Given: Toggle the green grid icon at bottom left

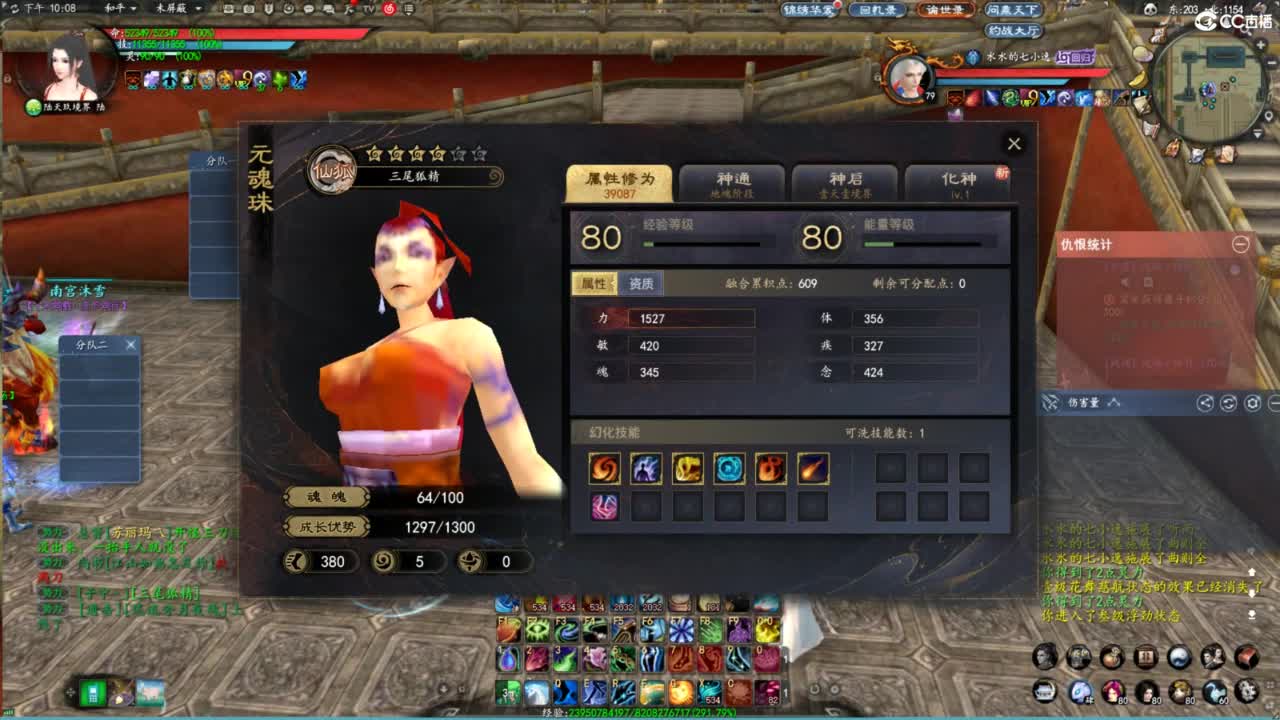Looking at the screenshot, I should click(x=93, y=692).
